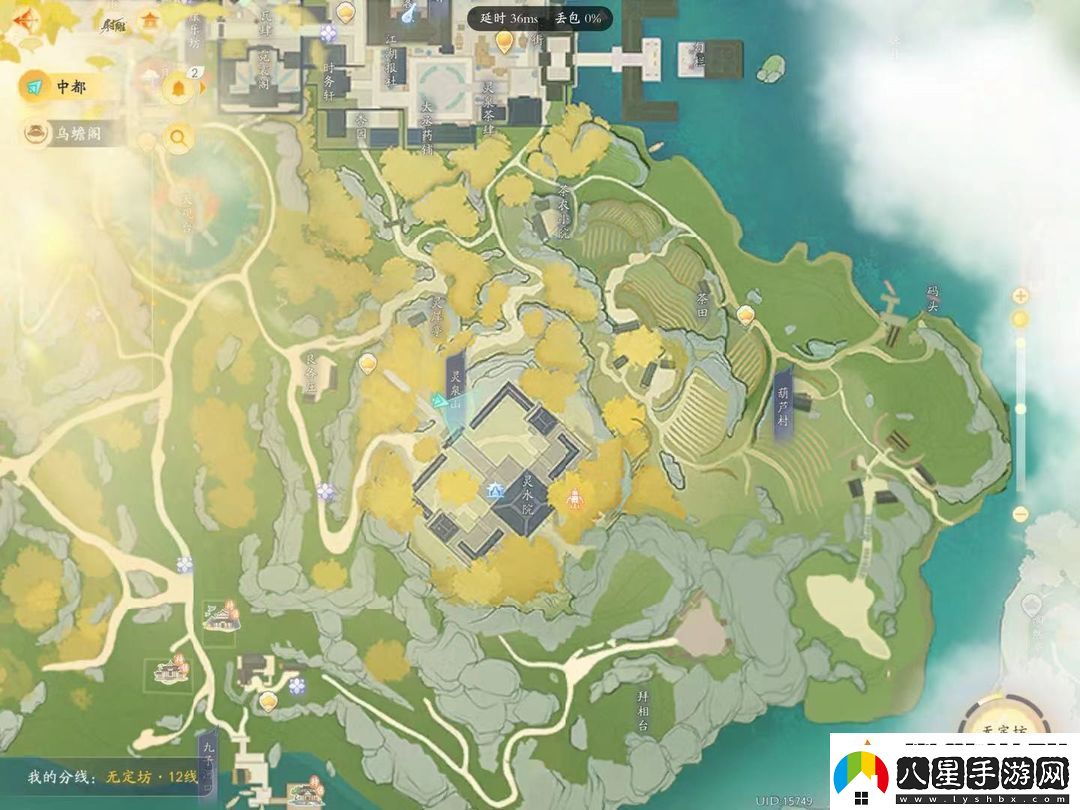Click the 葫芦村 village label
Image resolution: width=1080 pixels, height=810 pixels.
(x=783, y=409)
